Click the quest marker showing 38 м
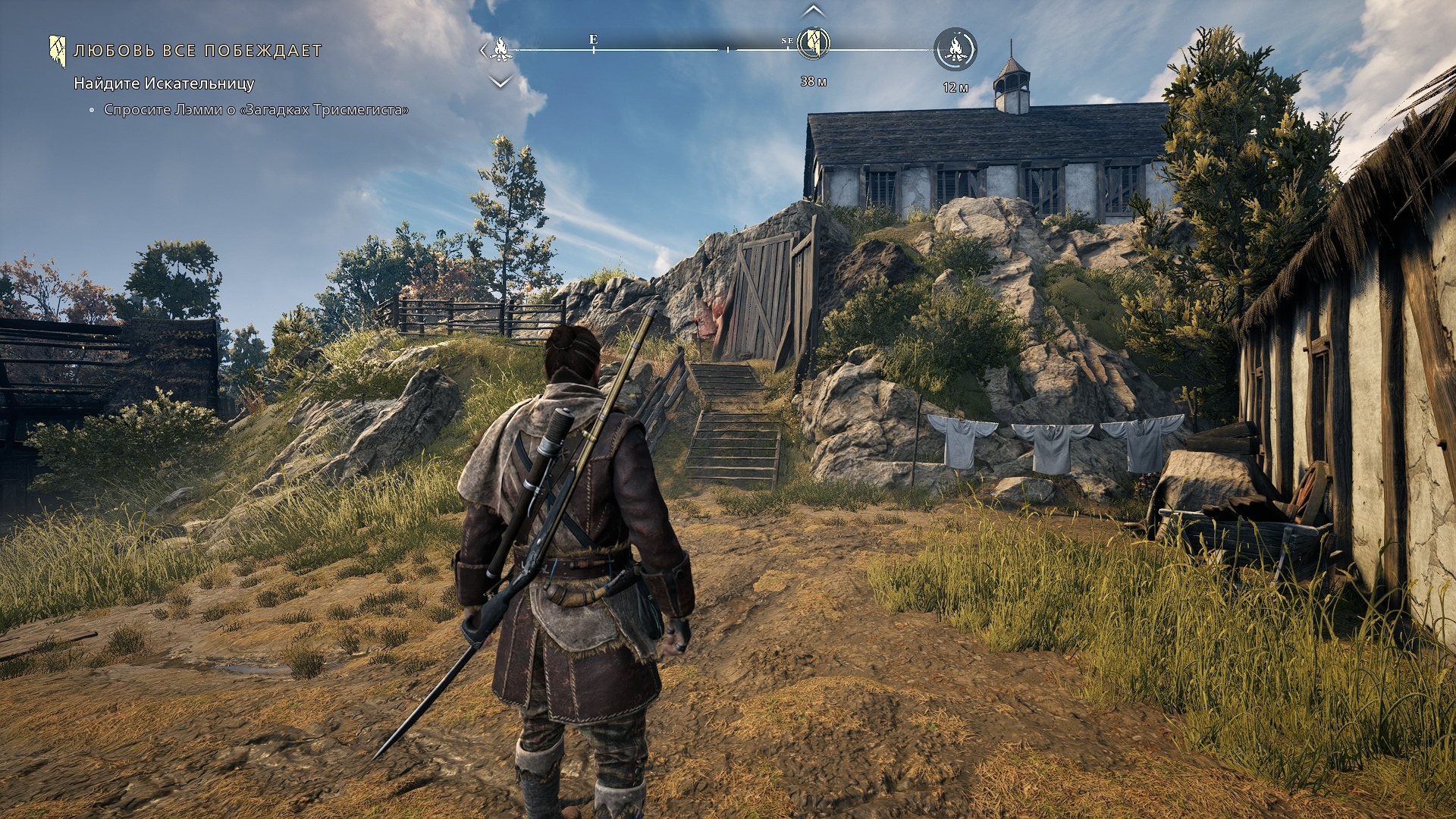This screenshot has height=819, width=1456. coord(813,43)
